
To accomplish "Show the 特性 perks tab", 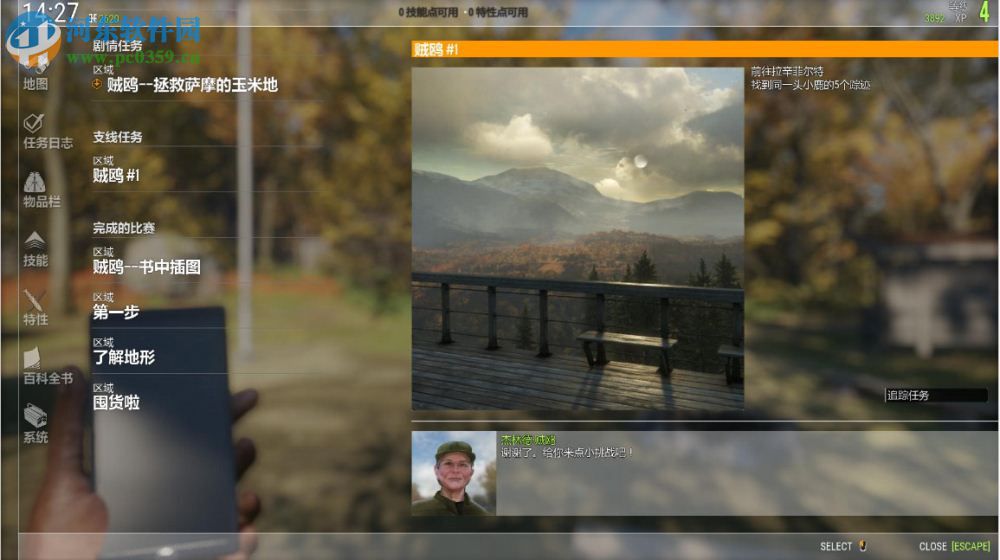I will click(x=35, y=307).
